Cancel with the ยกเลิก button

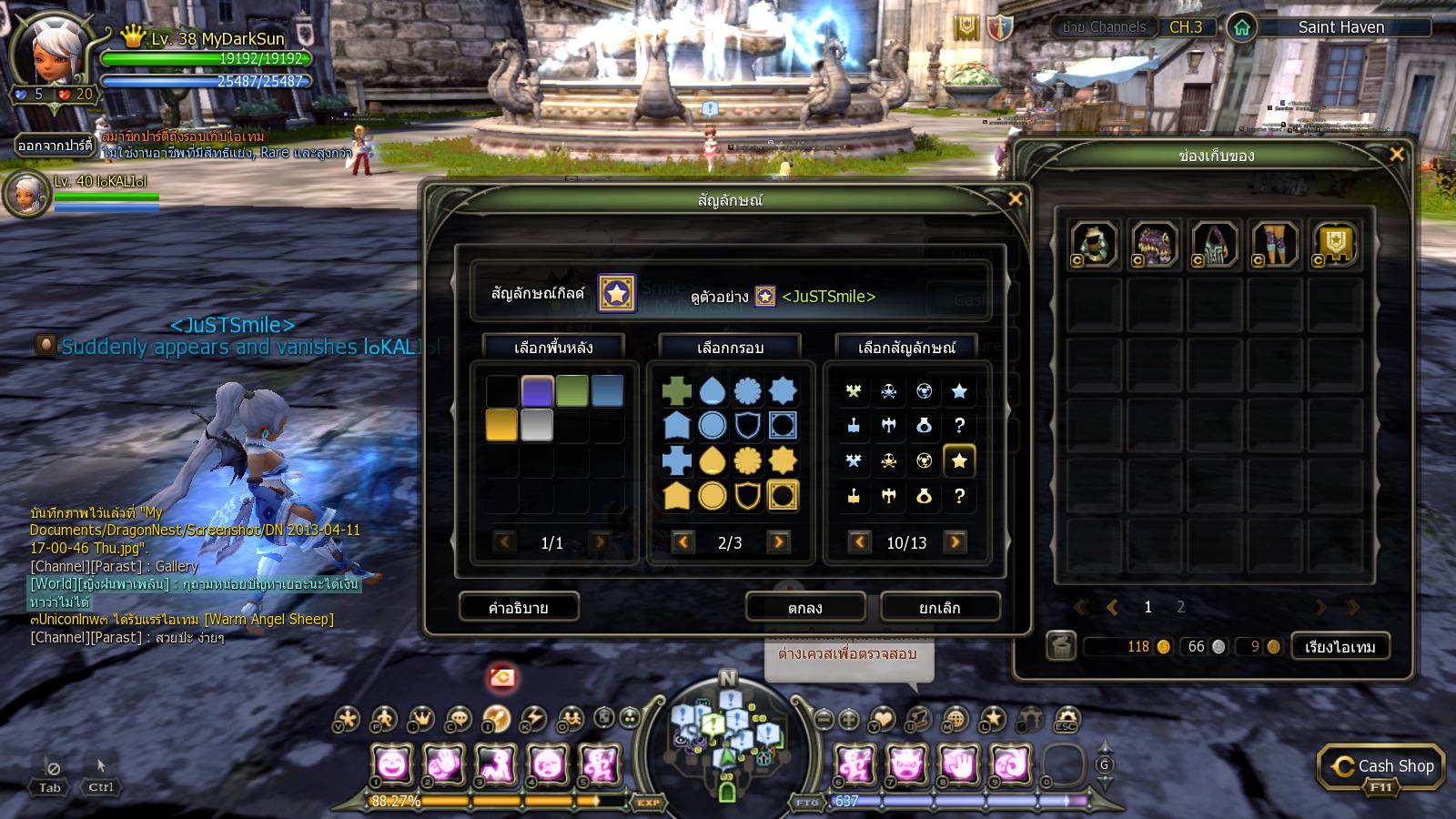click(940, 607)
